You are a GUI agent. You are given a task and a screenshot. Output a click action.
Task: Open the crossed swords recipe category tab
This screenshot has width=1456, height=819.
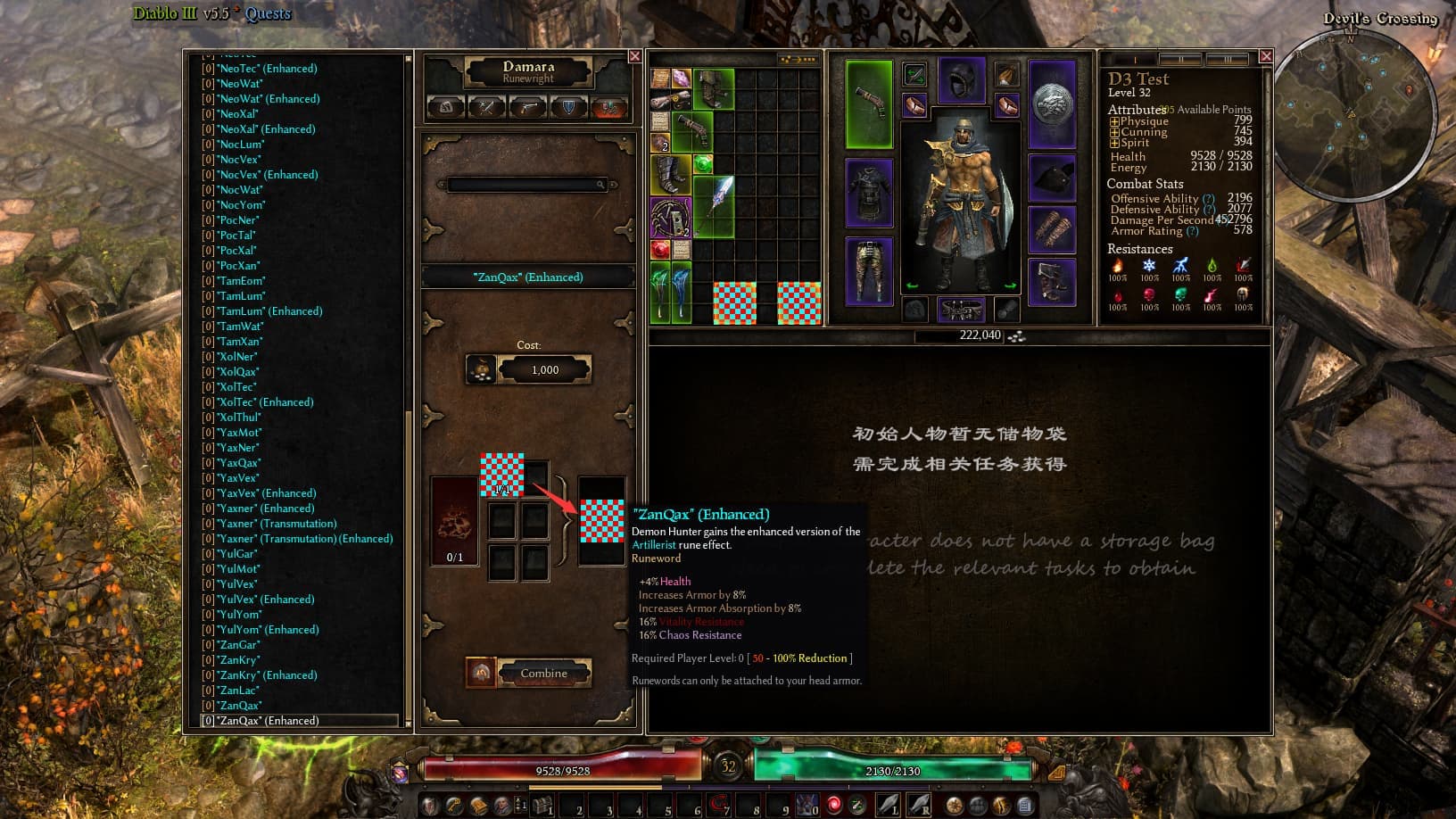pyautogui.click(x=487, y=108)
